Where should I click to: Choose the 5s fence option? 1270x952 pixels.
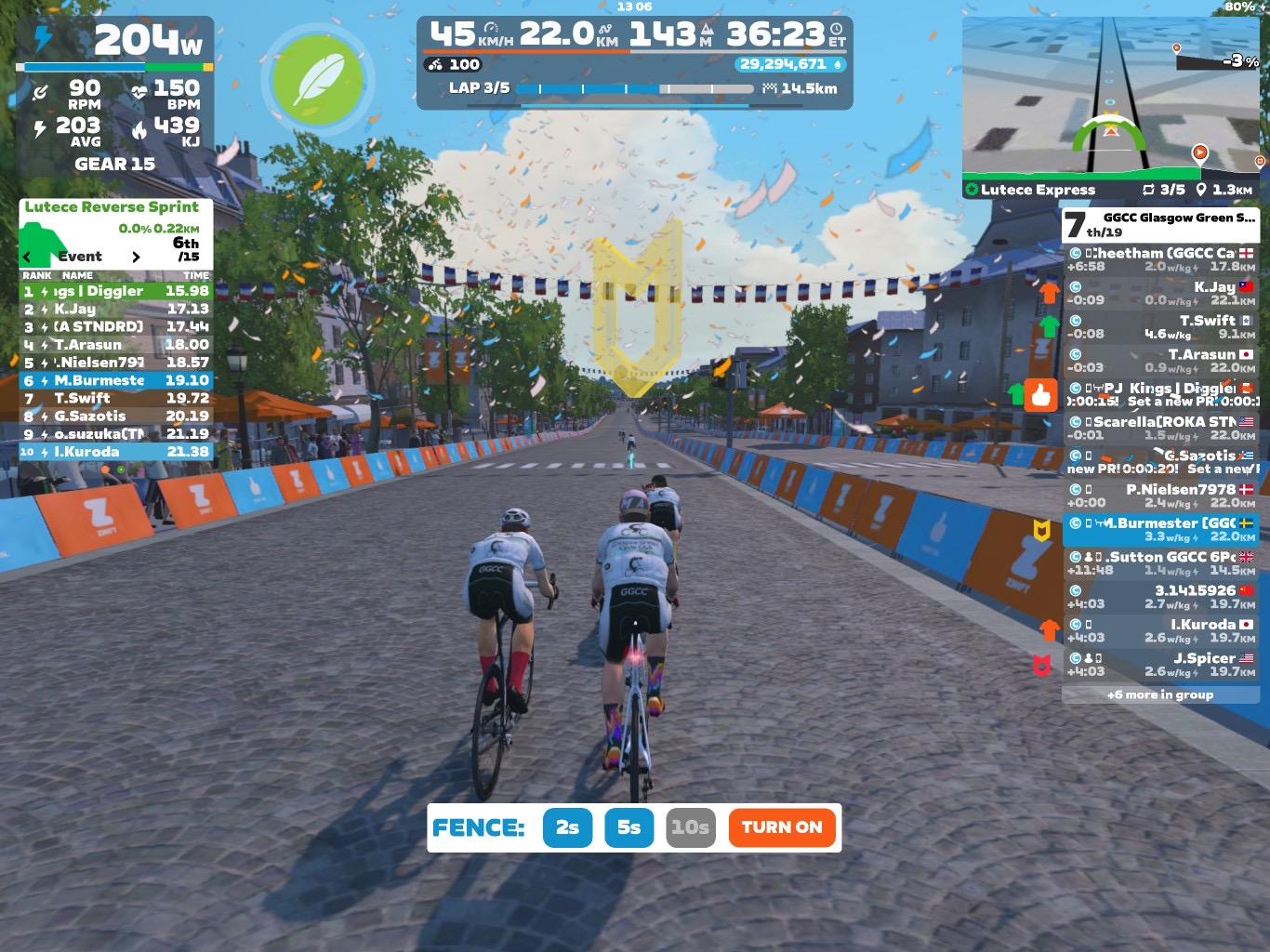click(628, 827)
